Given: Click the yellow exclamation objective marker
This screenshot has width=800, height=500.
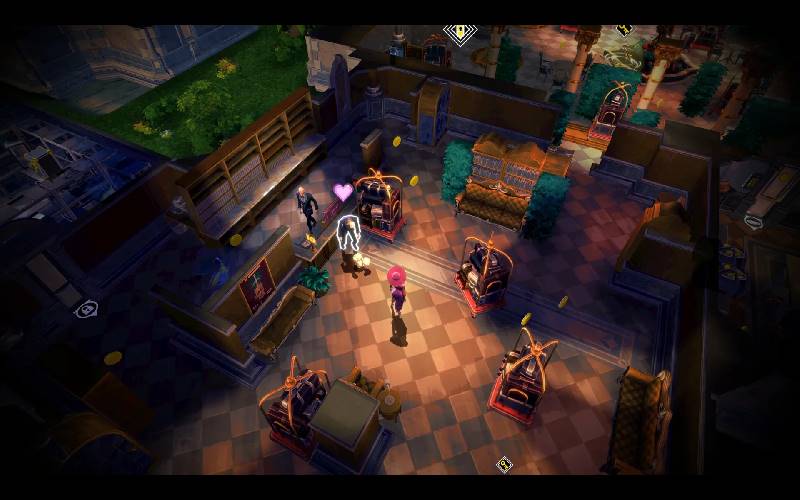Looking at the screenshot, I should click(x=460, y=33).
